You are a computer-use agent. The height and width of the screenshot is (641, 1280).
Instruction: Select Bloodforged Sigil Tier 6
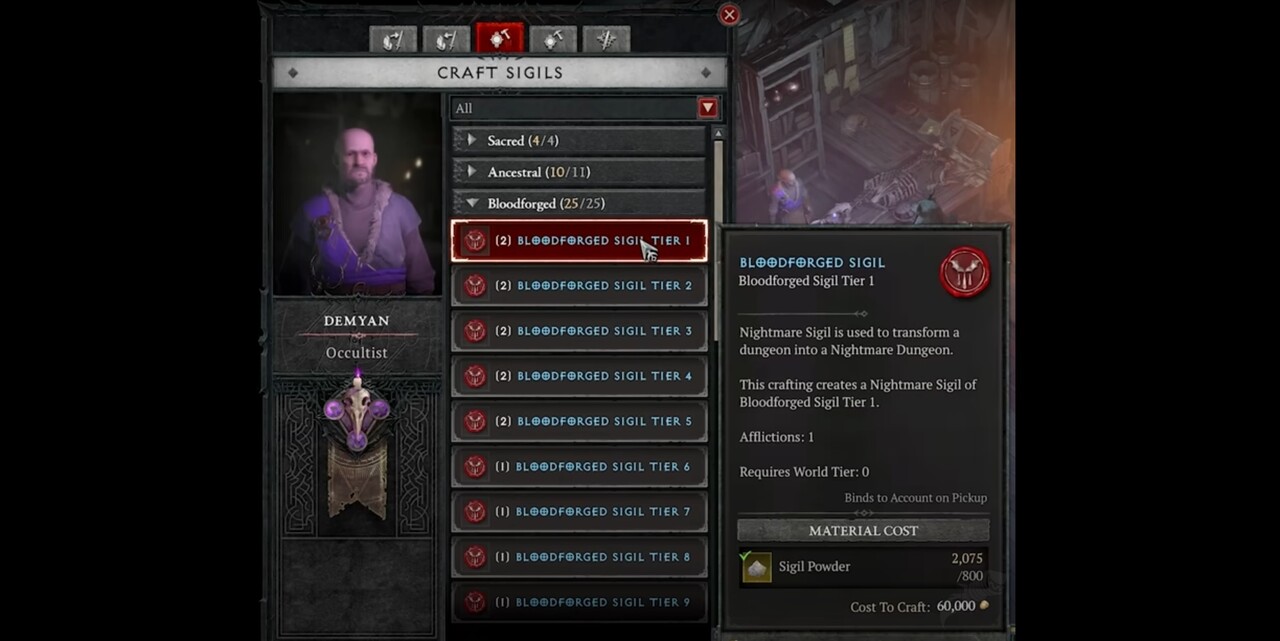[x=579, y=467]
